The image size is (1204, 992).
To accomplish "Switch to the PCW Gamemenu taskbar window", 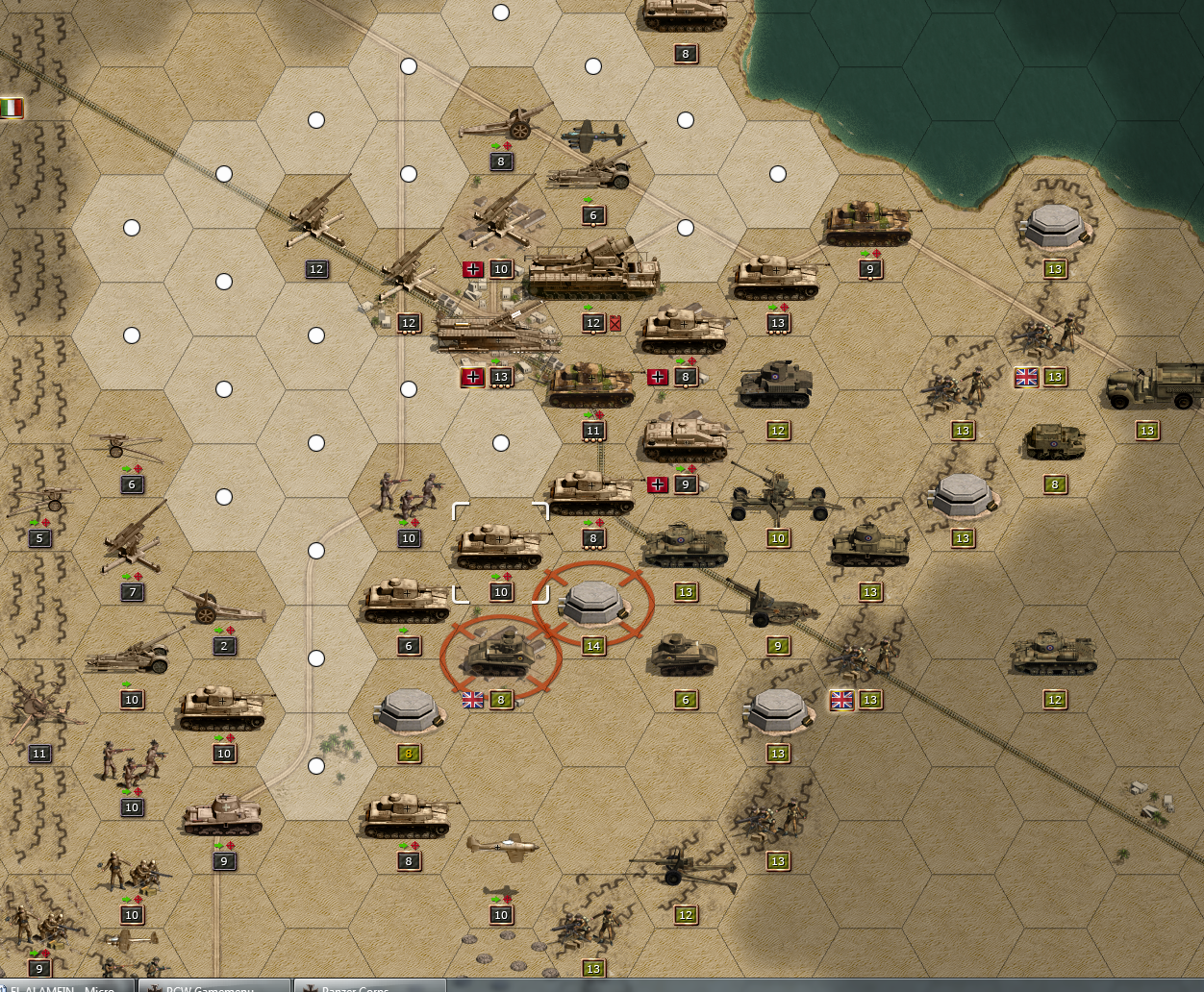I will click(x=213, y=985).
